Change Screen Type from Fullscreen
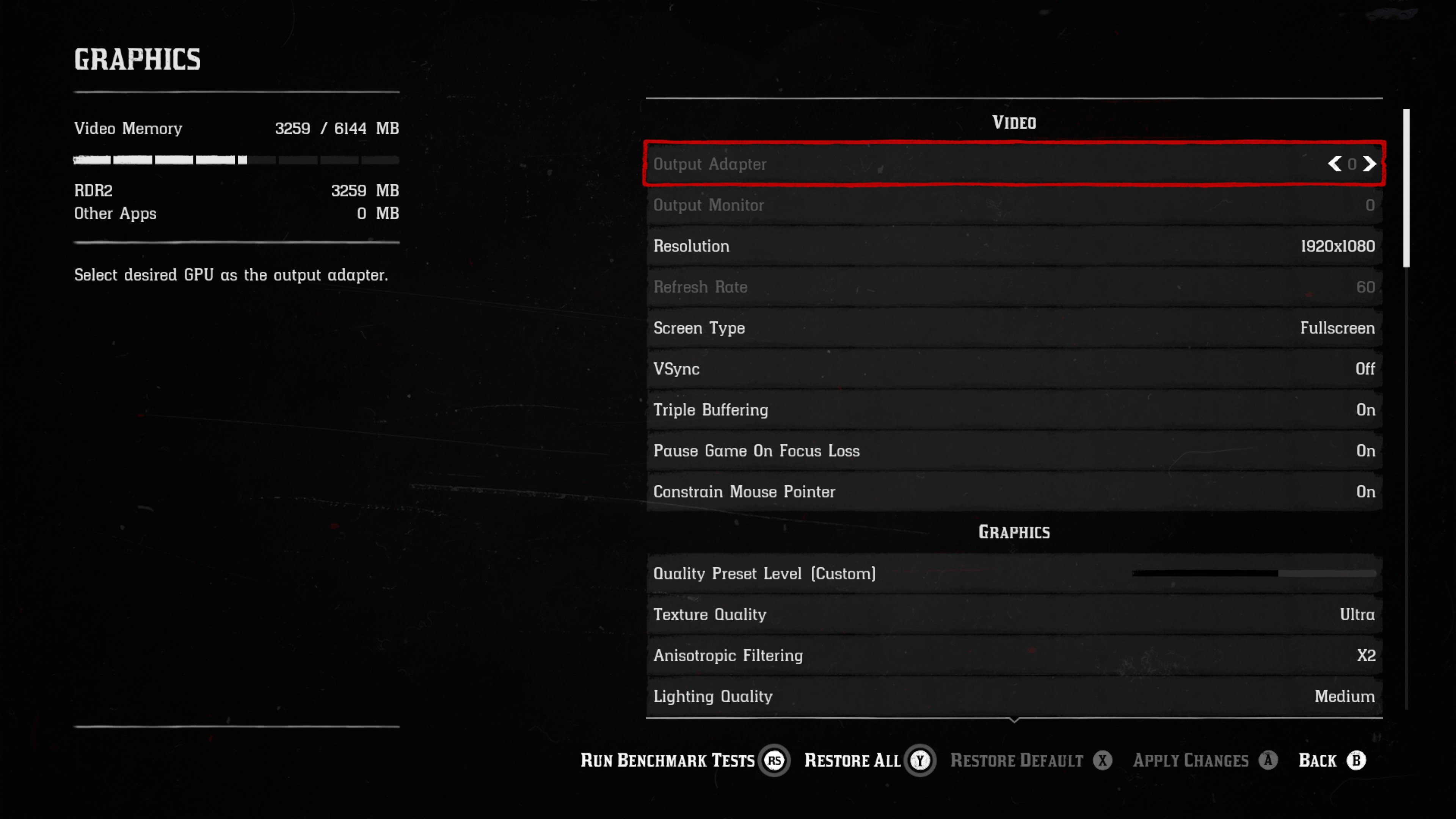The image size is (1456, 819). coord(1014,328)
